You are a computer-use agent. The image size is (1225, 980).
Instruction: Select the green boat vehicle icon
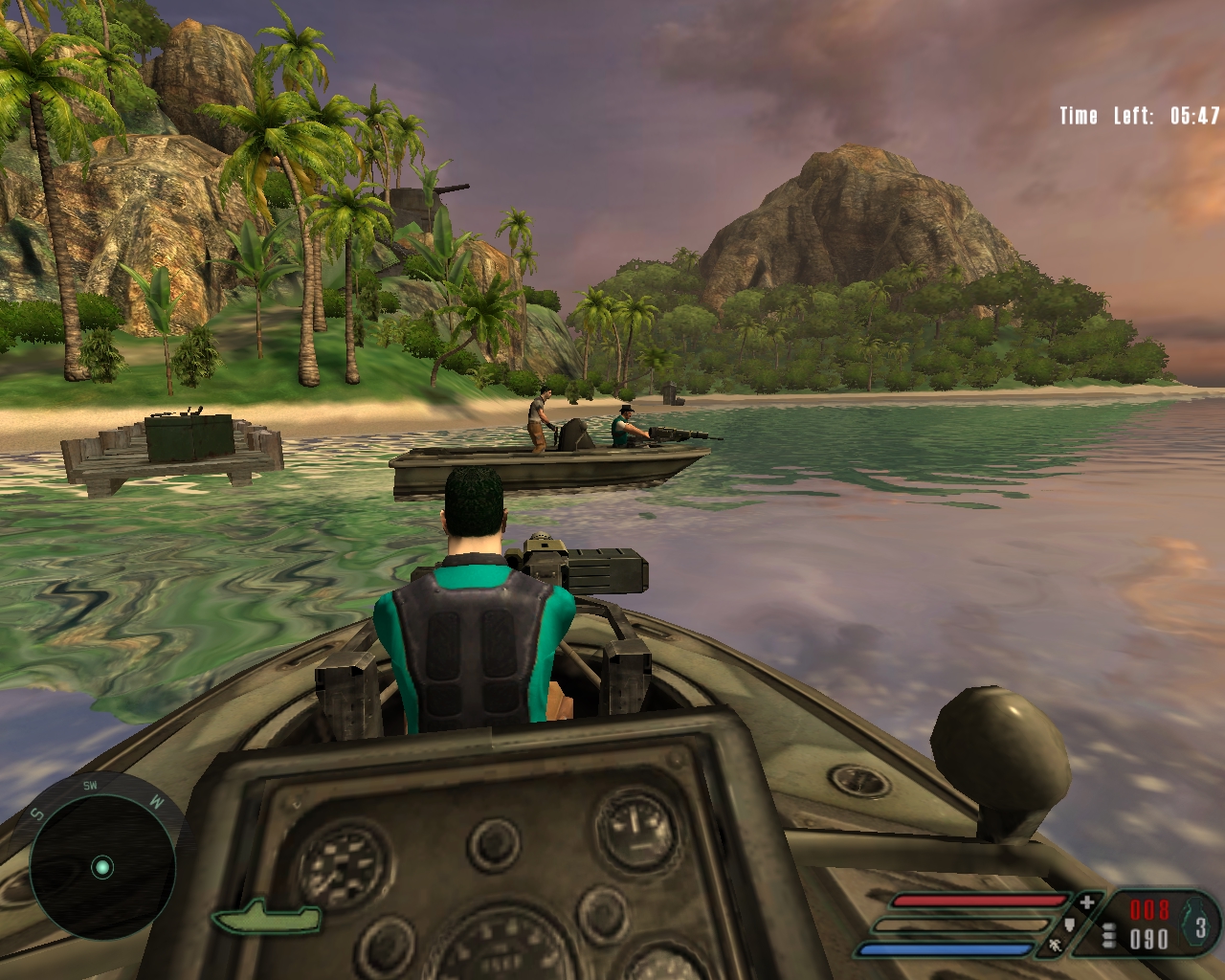point(267,919)
